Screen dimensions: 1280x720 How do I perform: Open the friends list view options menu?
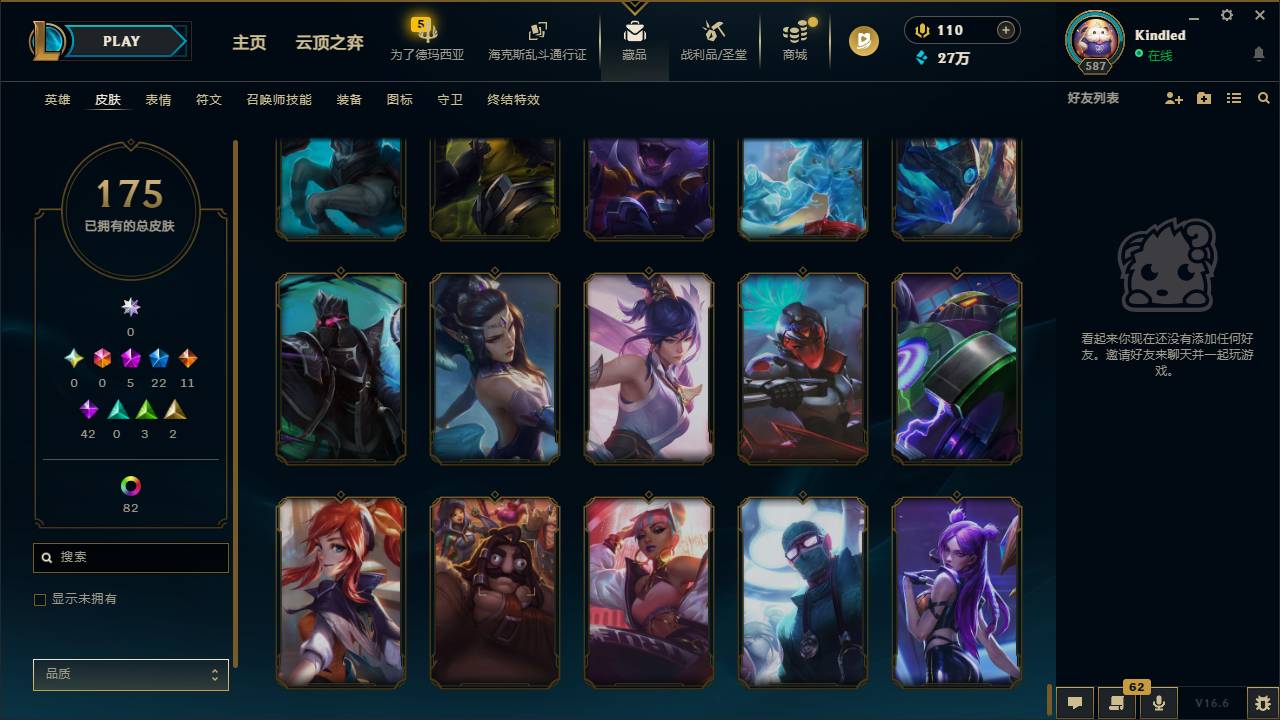coord(1233,98)
